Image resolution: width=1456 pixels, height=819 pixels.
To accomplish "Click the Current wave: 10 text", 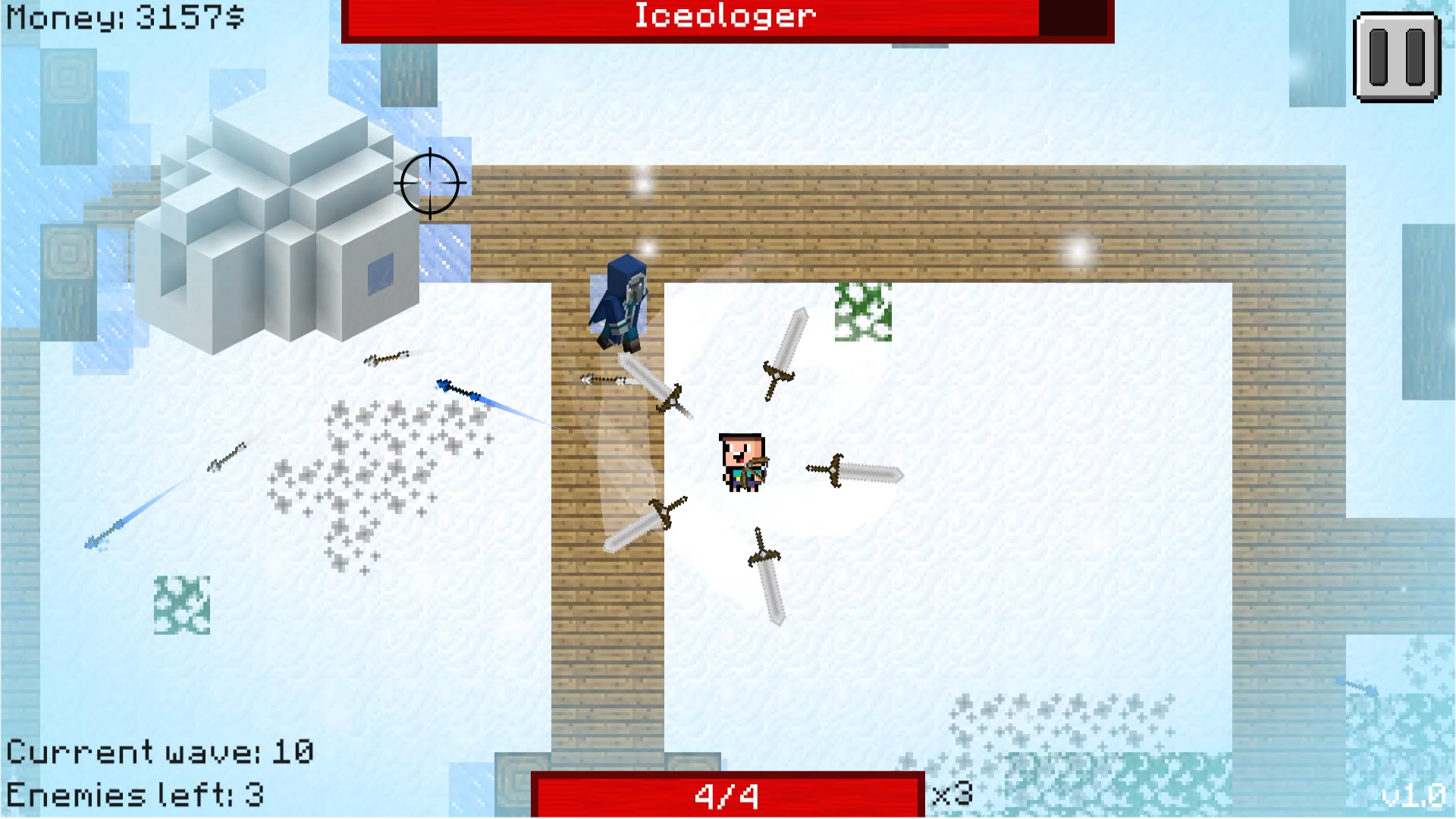I will pyautogui.click(x=159, y=751).
